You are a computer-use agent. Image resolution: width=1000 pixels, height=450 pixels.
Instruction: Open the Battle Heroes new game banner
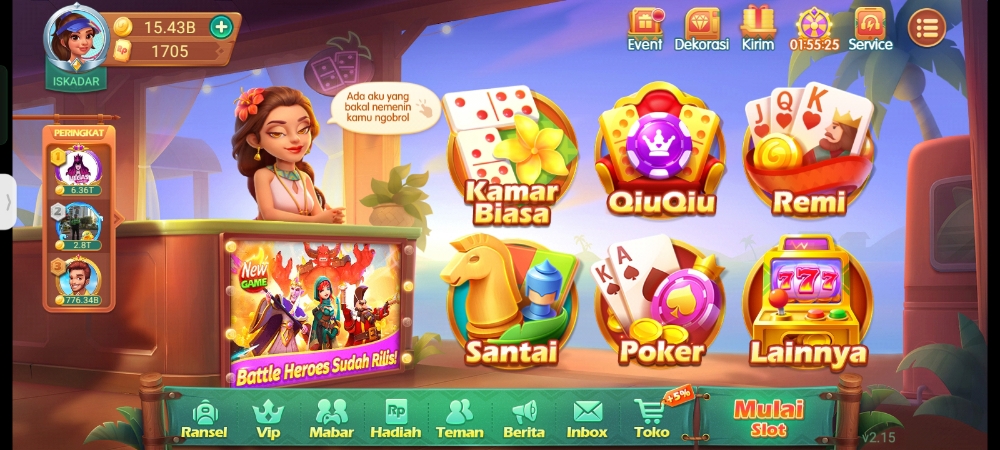click(317, 312)
